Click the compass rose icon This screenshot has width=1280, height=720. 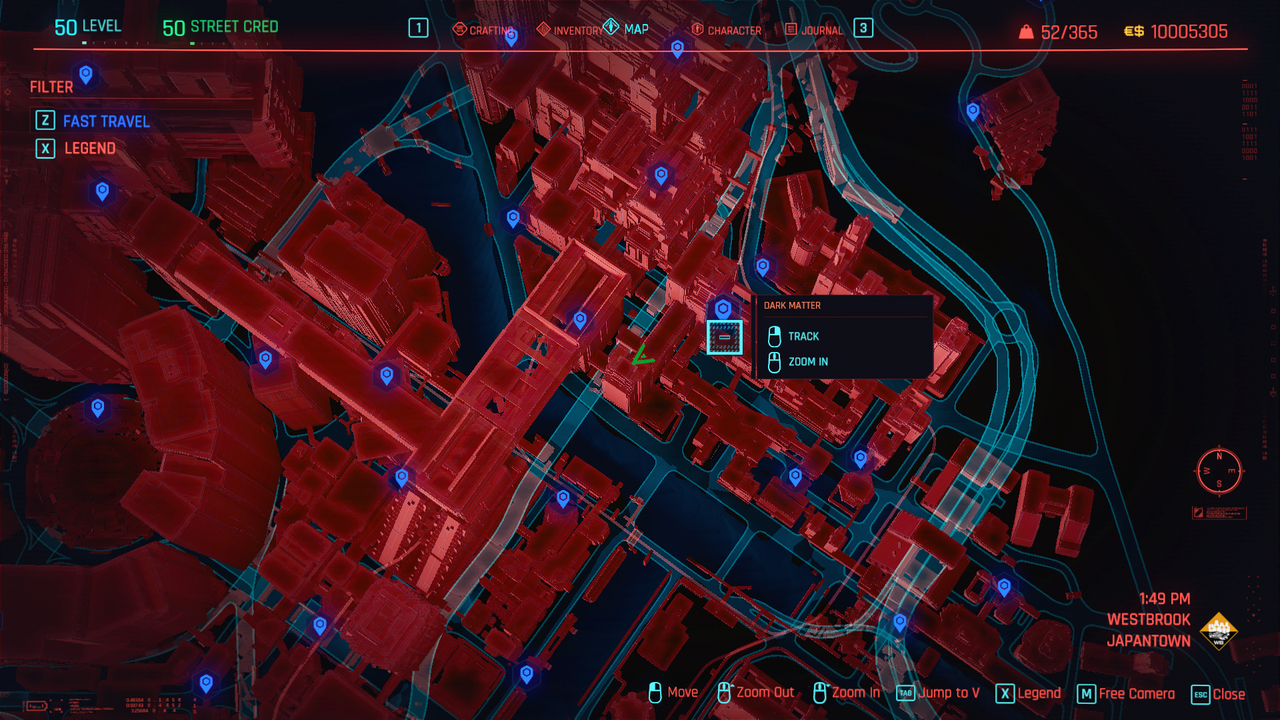1218,471
